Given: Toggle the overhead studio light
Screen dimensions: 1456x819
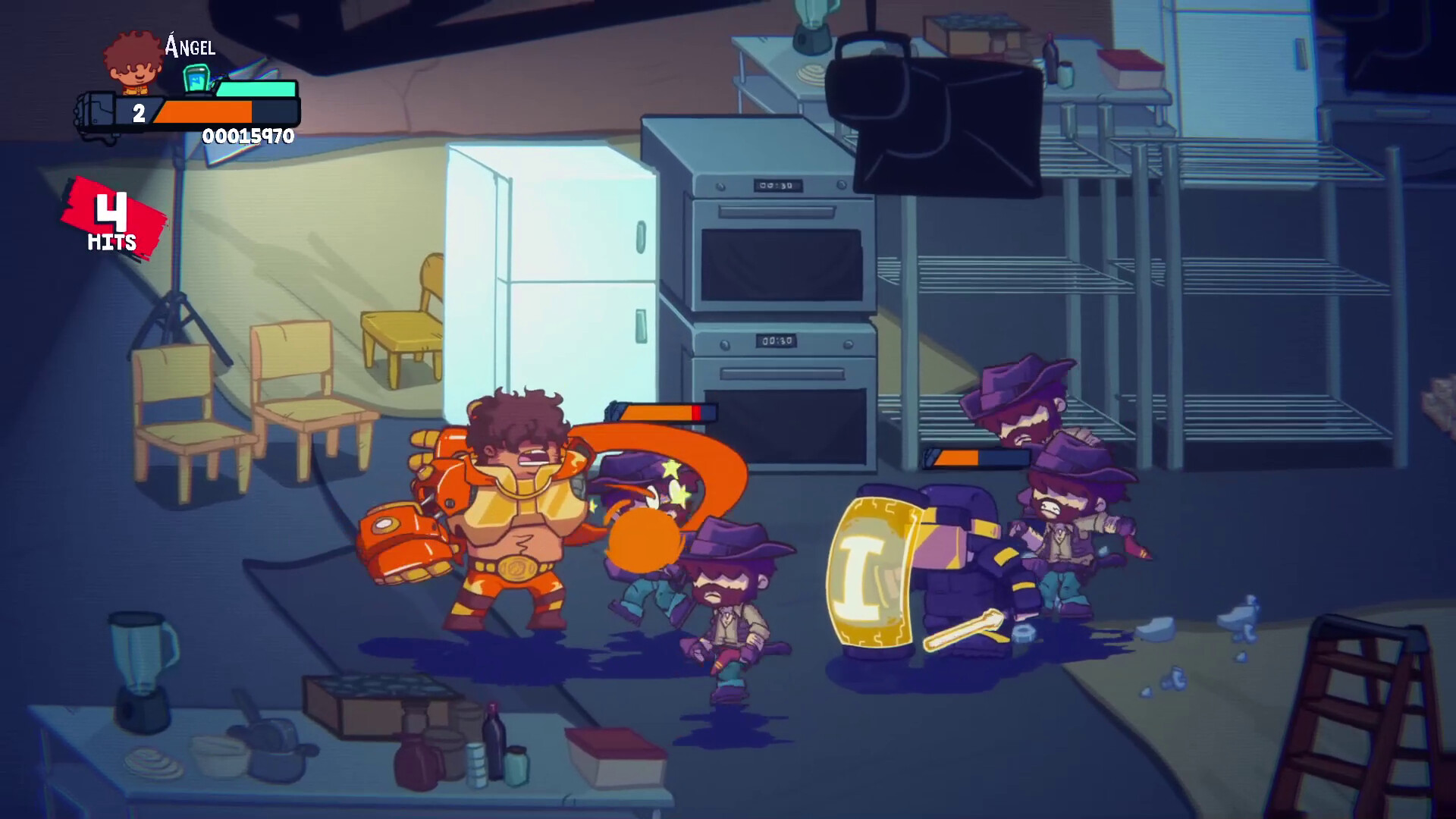Looking at the screenshot, I should click(x=933, y=114).
